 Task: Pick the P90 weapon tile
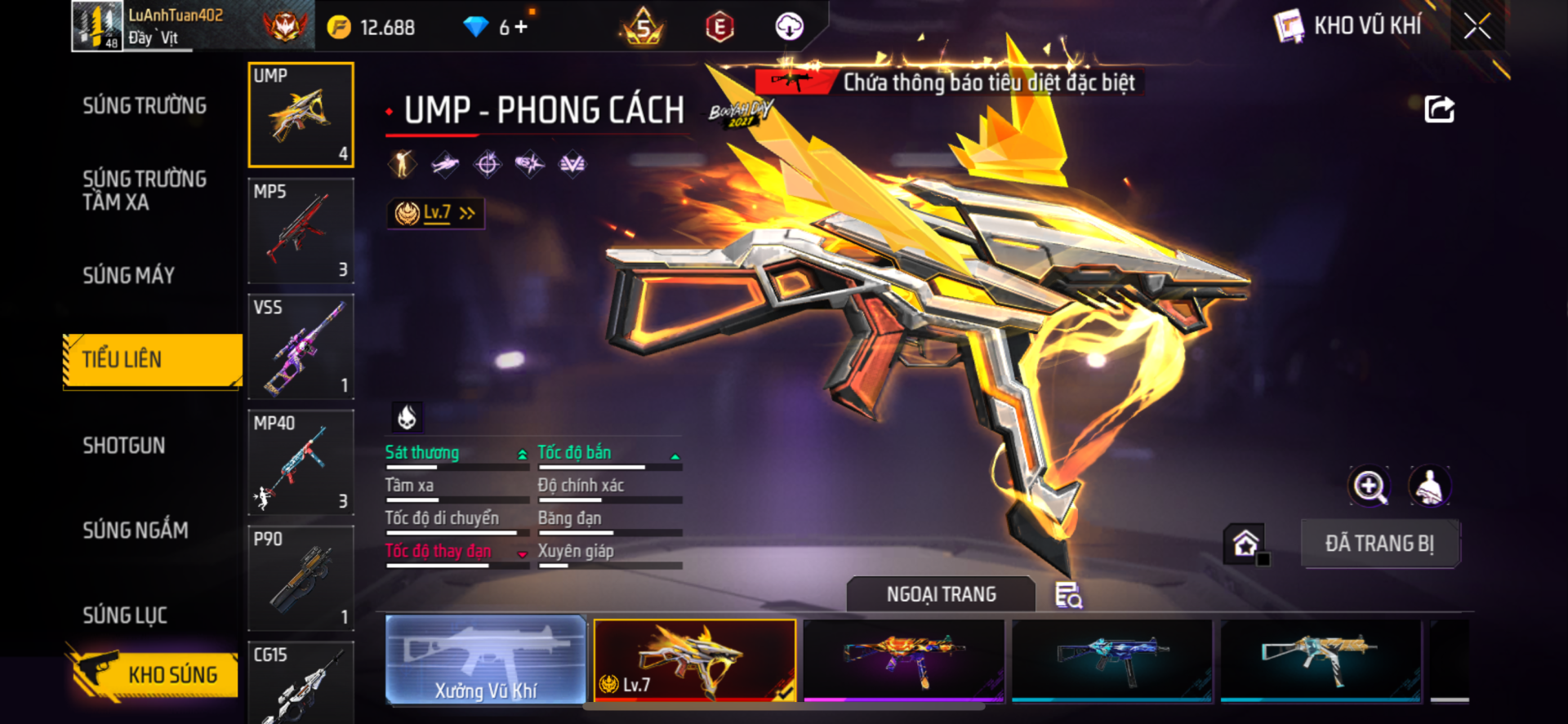(x=301, y=579)
